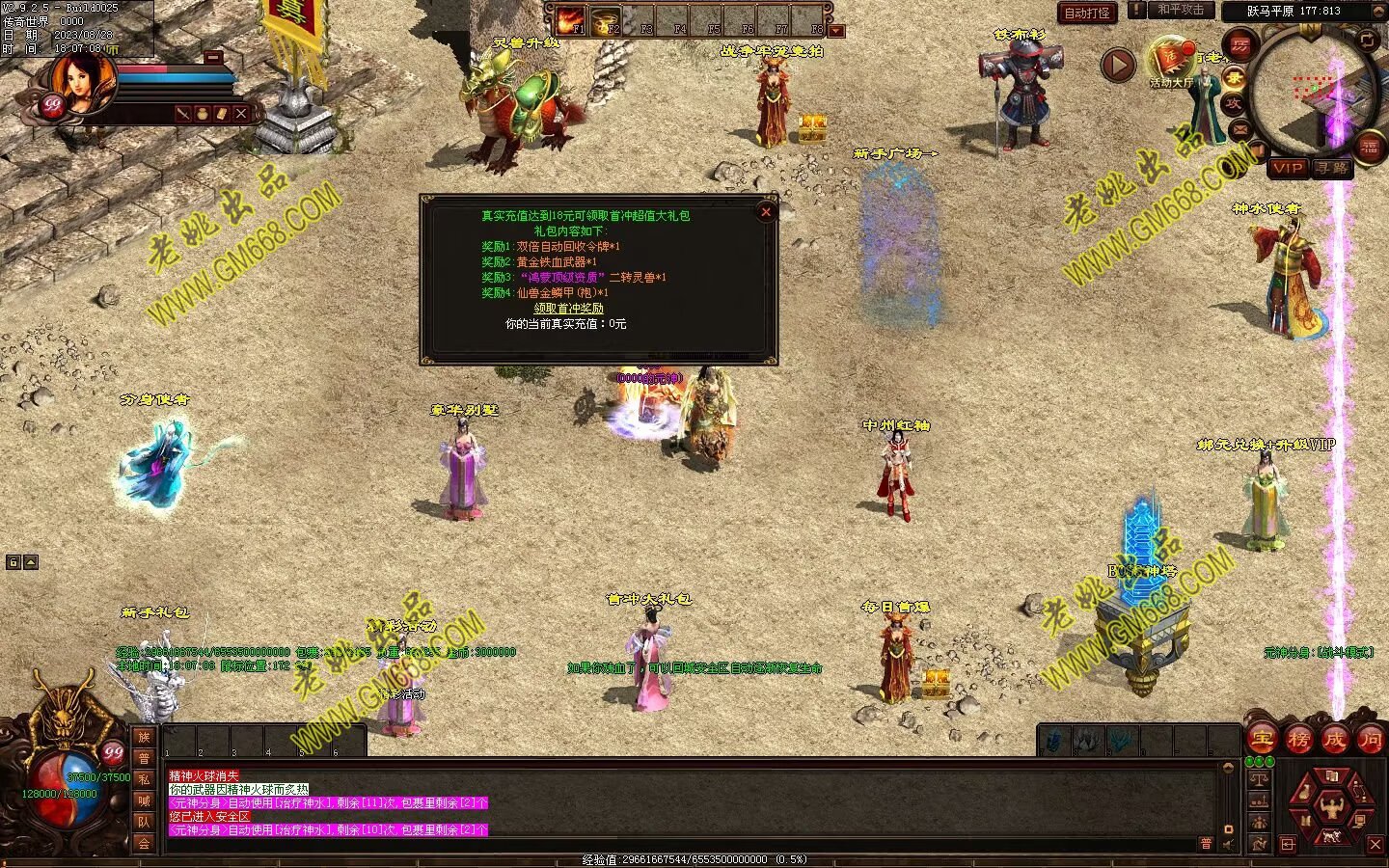Viewport: 1389px width, 868px height.
Task: Open the 成 achievements button
Action: [1335, 740]
